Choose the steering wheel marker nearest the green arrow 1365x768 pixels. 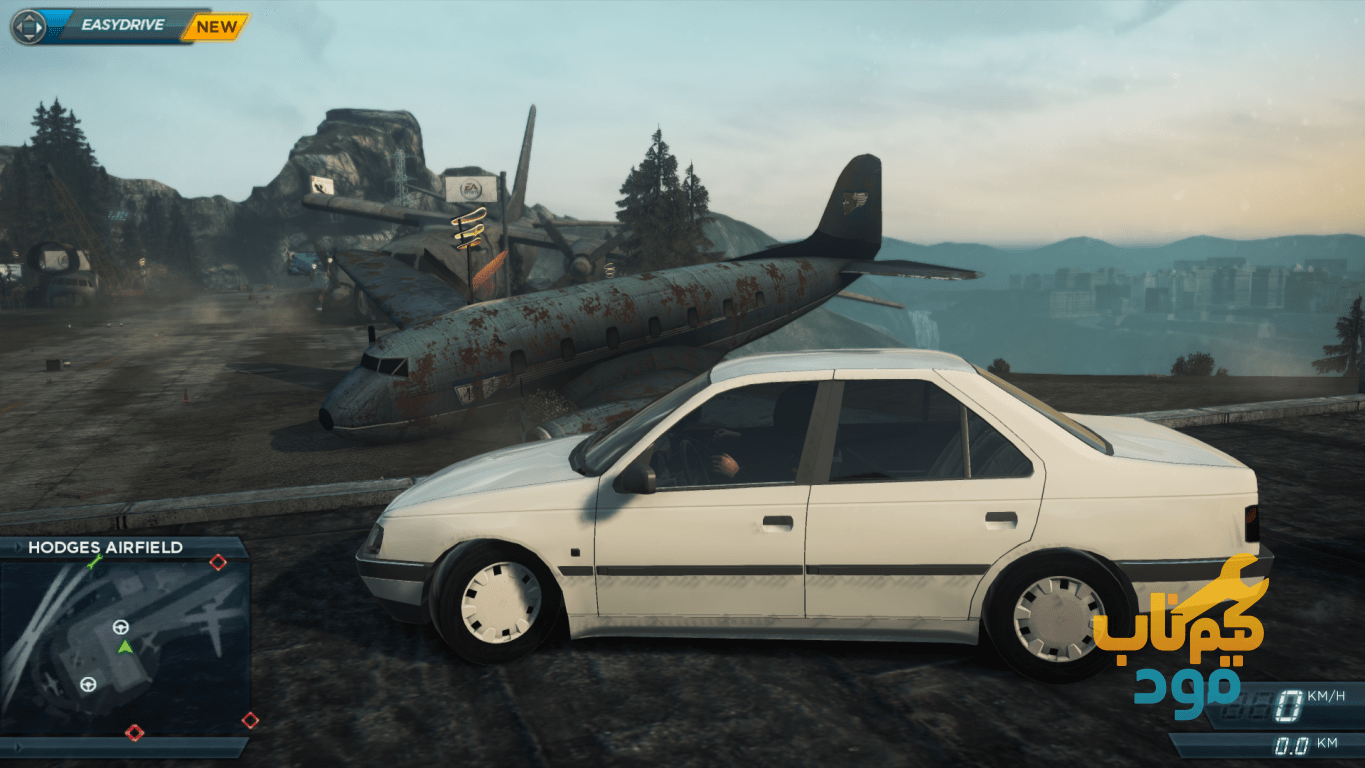[x=121, y=628]
